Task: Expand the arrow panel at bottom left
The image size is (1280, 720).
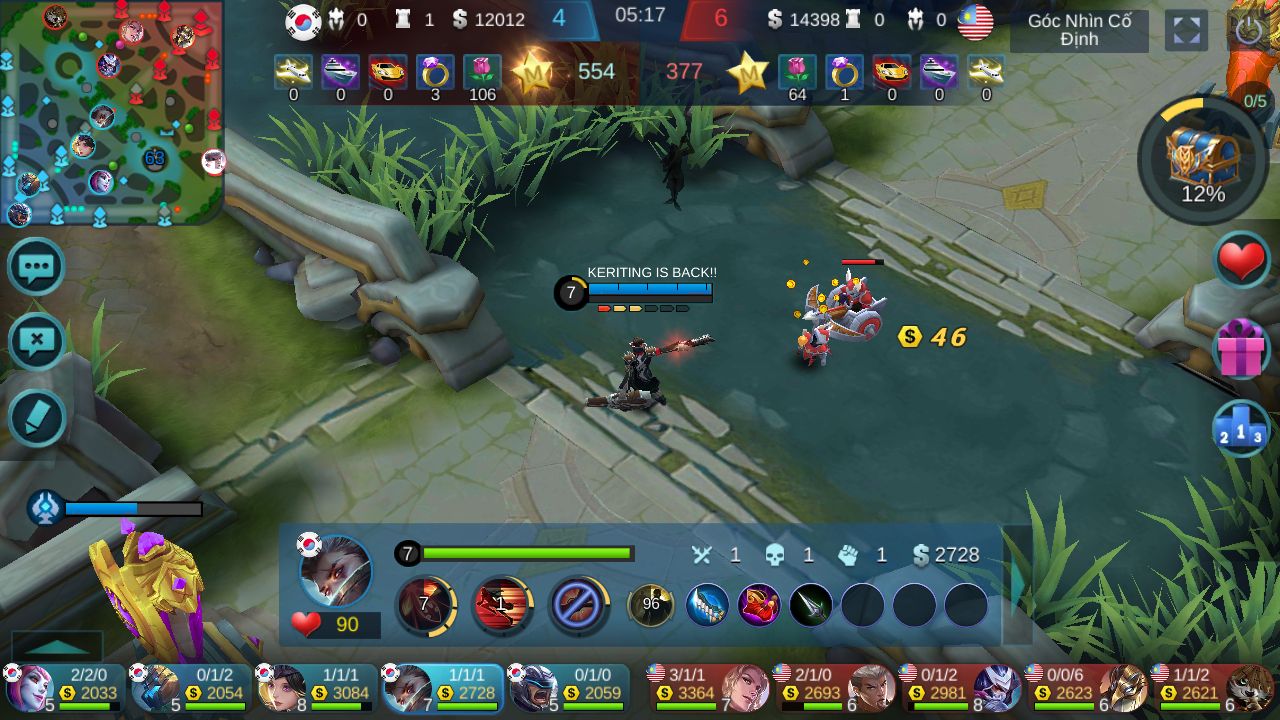Action: coord(57,646)
